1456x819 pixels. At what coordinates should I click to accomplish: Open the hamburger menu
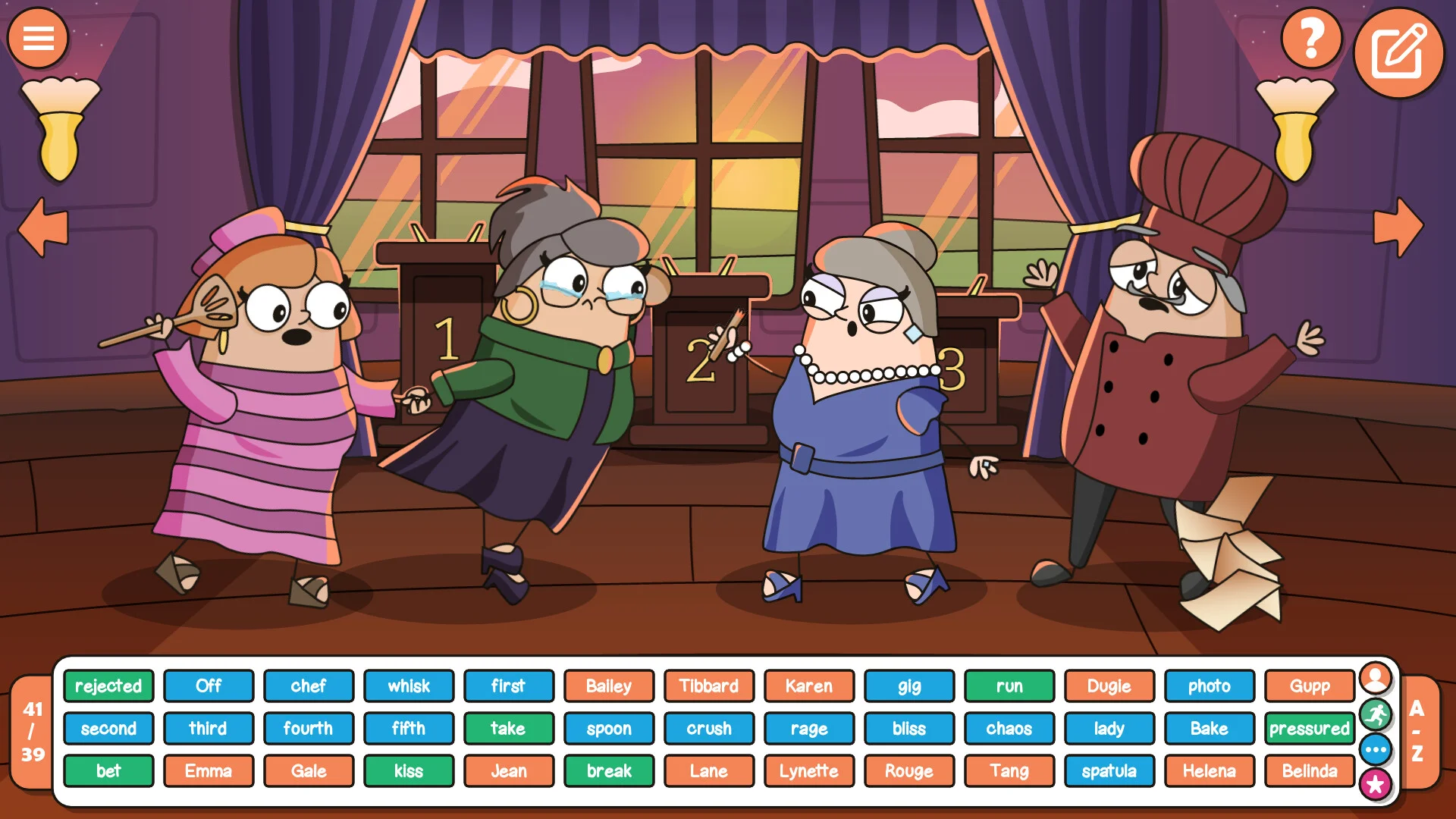38,38
